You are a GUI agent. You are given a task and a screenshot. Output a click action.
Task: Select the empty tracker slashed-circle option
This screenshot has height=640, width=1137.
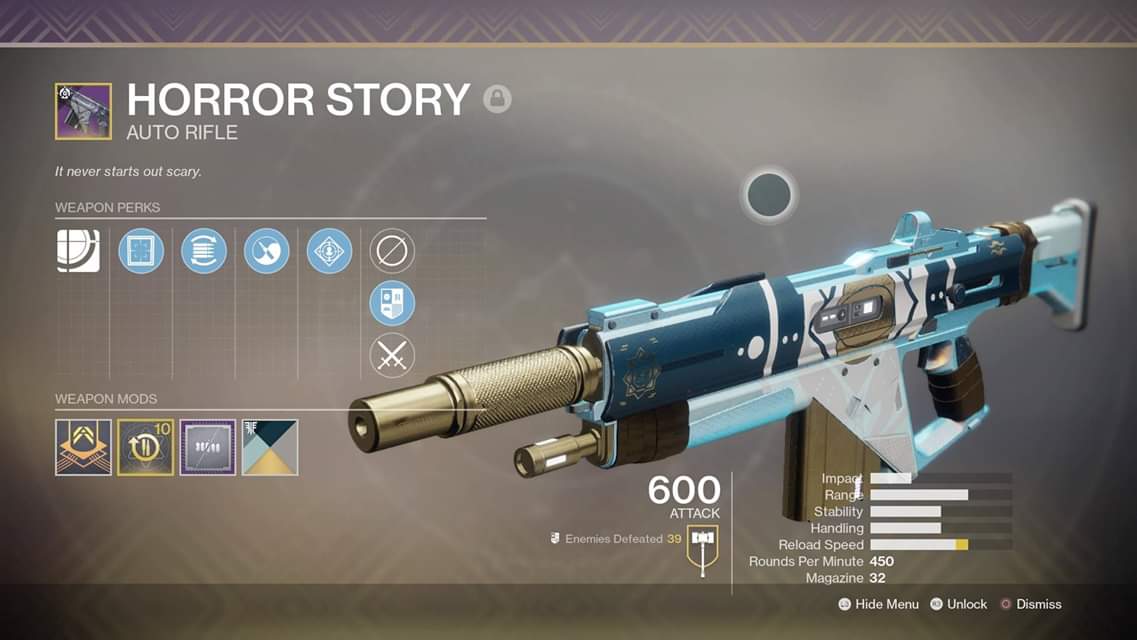tap(392, 250)
